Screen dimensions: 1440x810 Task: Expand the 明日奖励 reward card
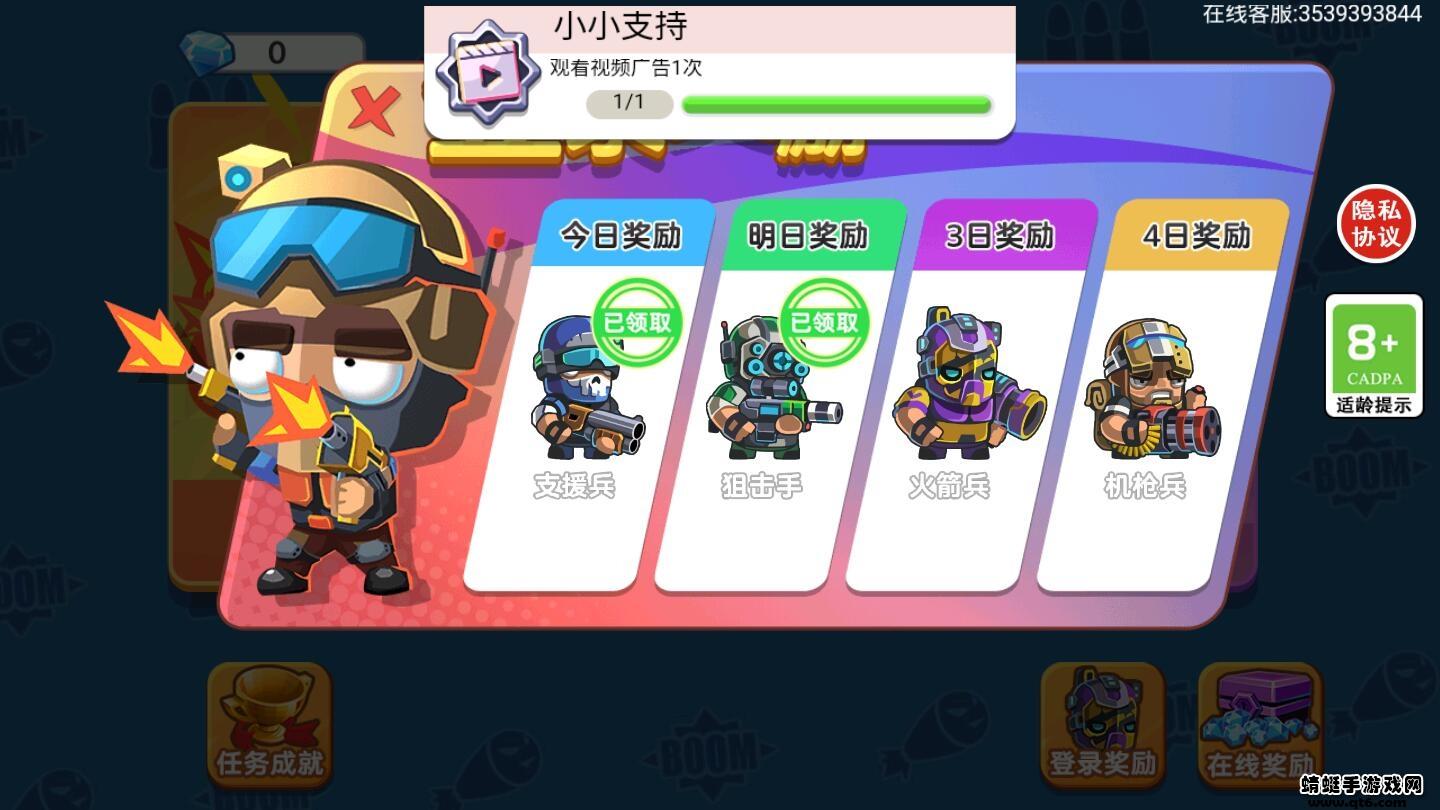(x=808, y=237)
